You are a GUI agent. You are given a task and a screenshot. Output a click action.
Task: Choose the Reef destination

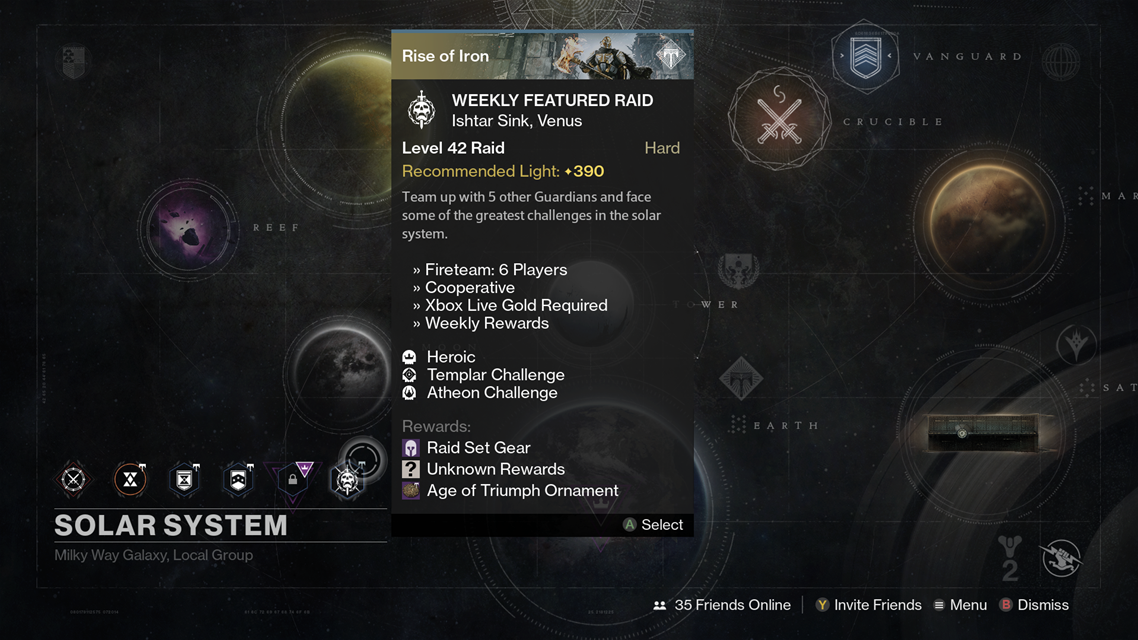[x=187, y=229]
